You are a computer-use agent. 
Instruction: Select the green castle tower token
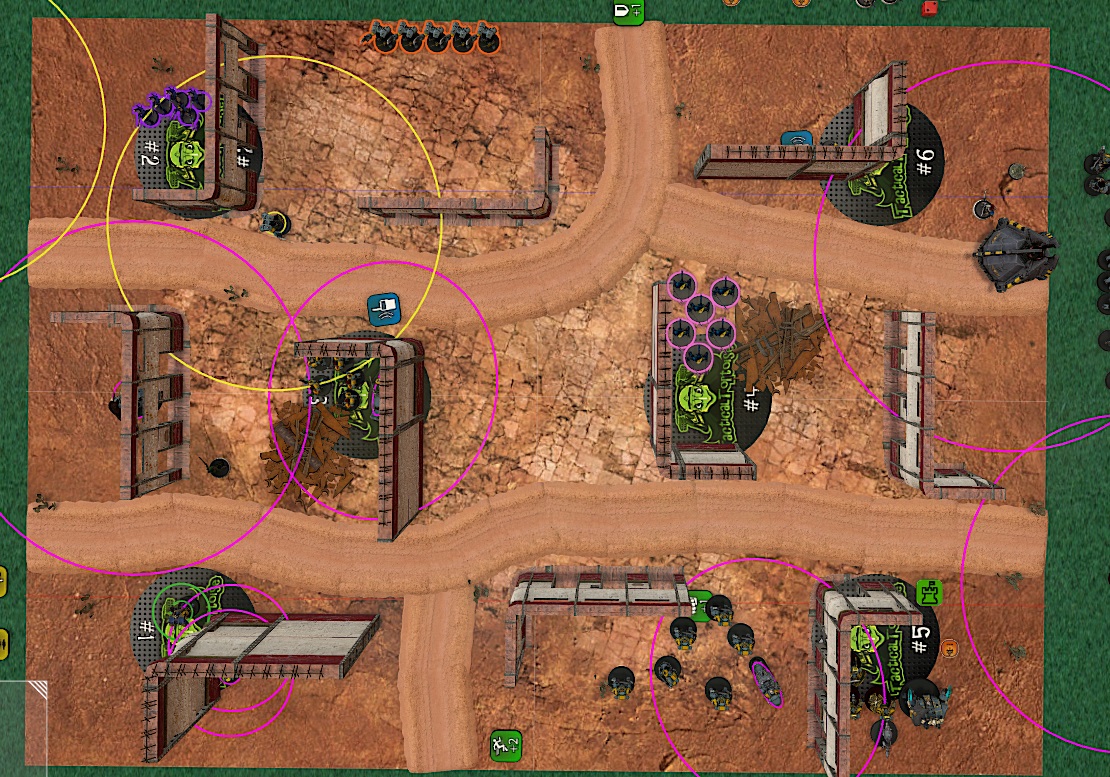click(x=929, y=593)
